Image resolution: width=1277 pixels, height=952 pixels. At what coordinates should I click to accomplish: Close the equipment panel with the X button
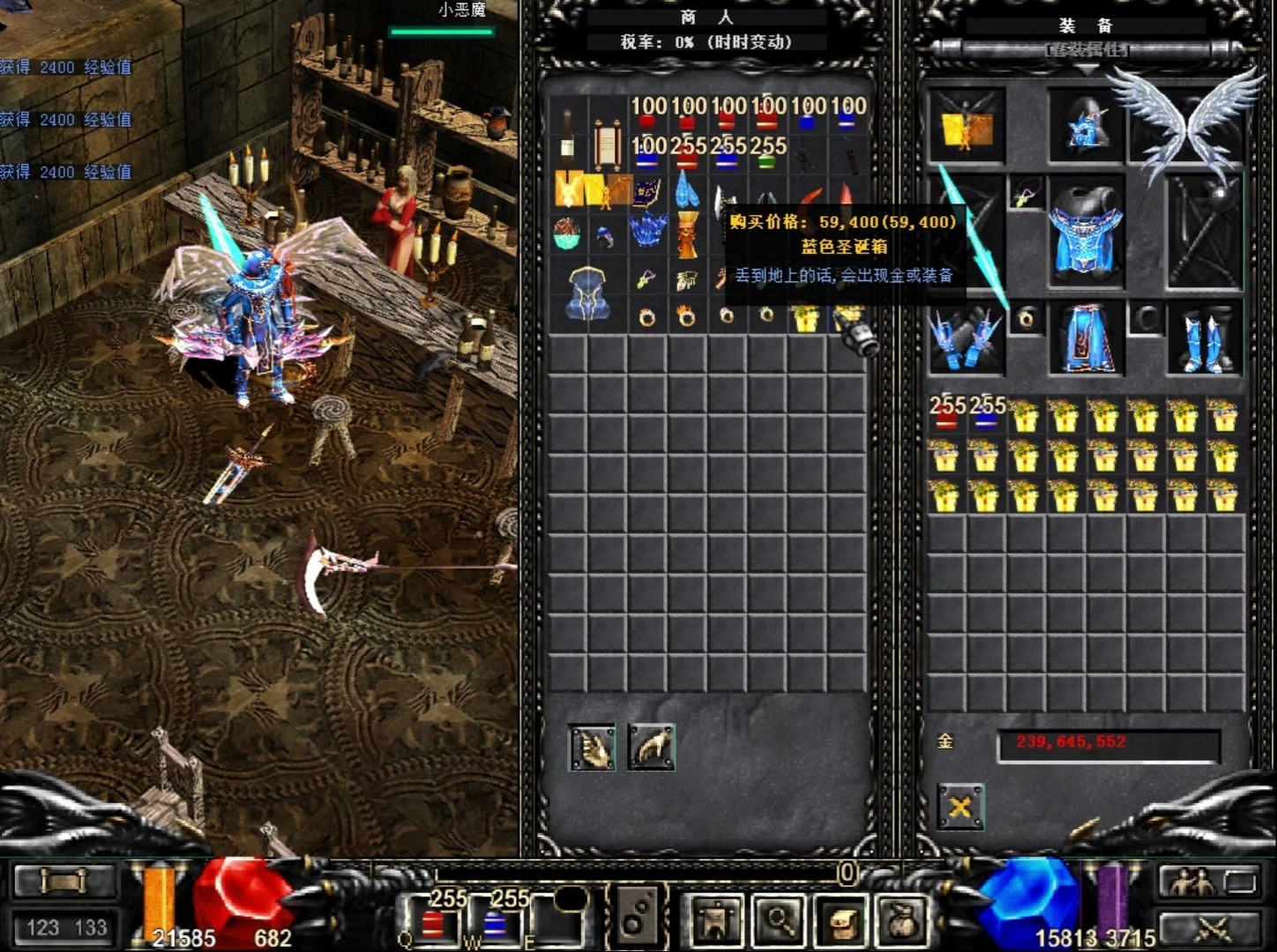click(960, 807)
